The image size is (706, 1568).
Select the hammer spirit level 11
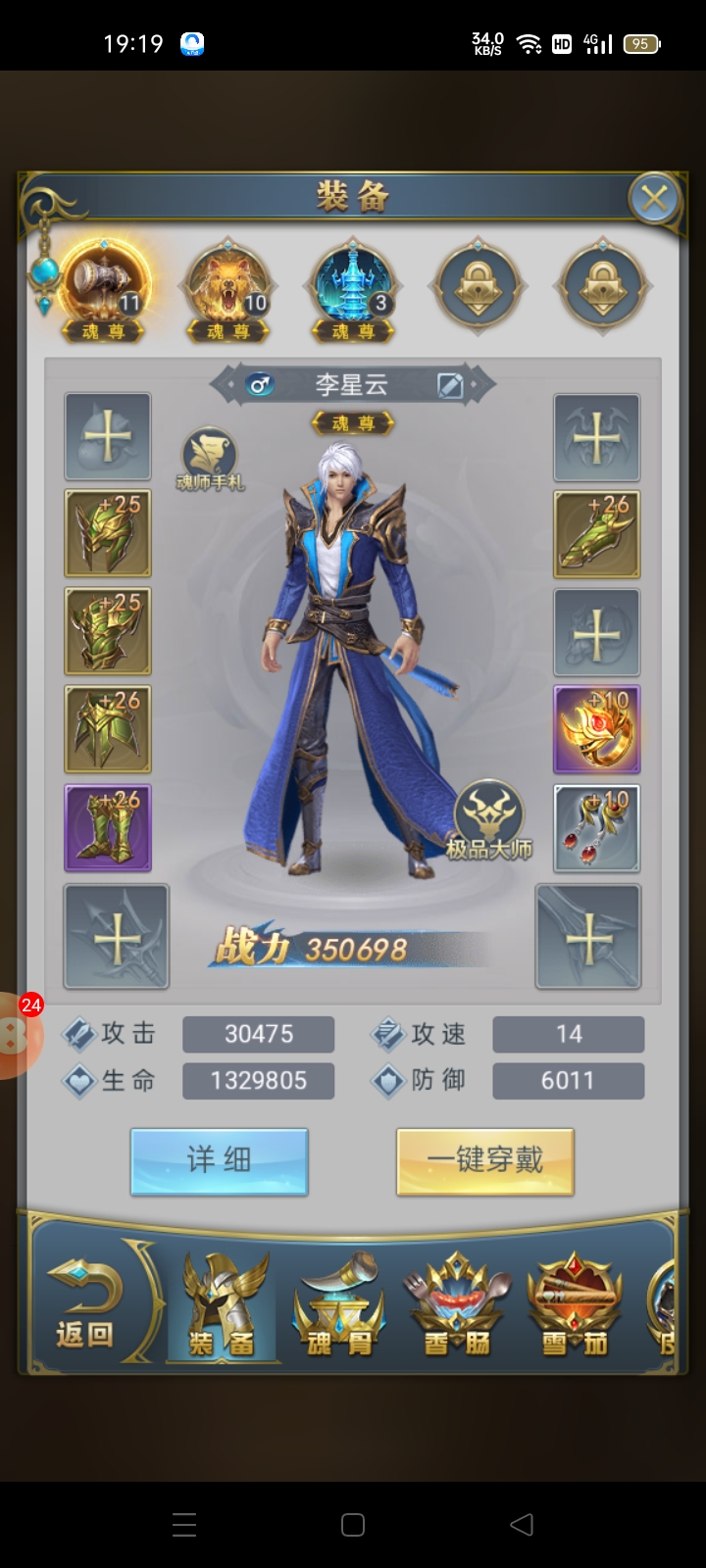(104, 286)
